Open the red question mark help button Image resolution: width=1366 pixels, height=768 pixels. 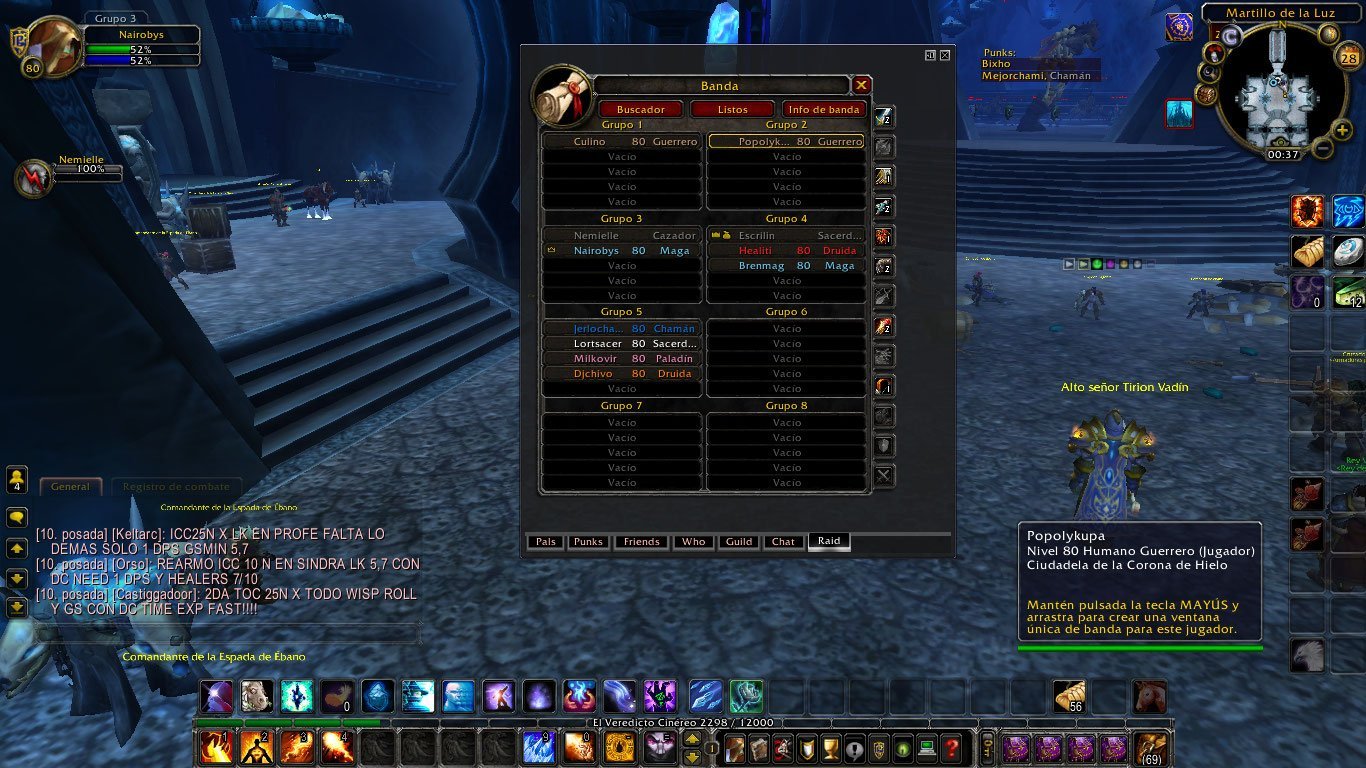click(x=951, y=747)
